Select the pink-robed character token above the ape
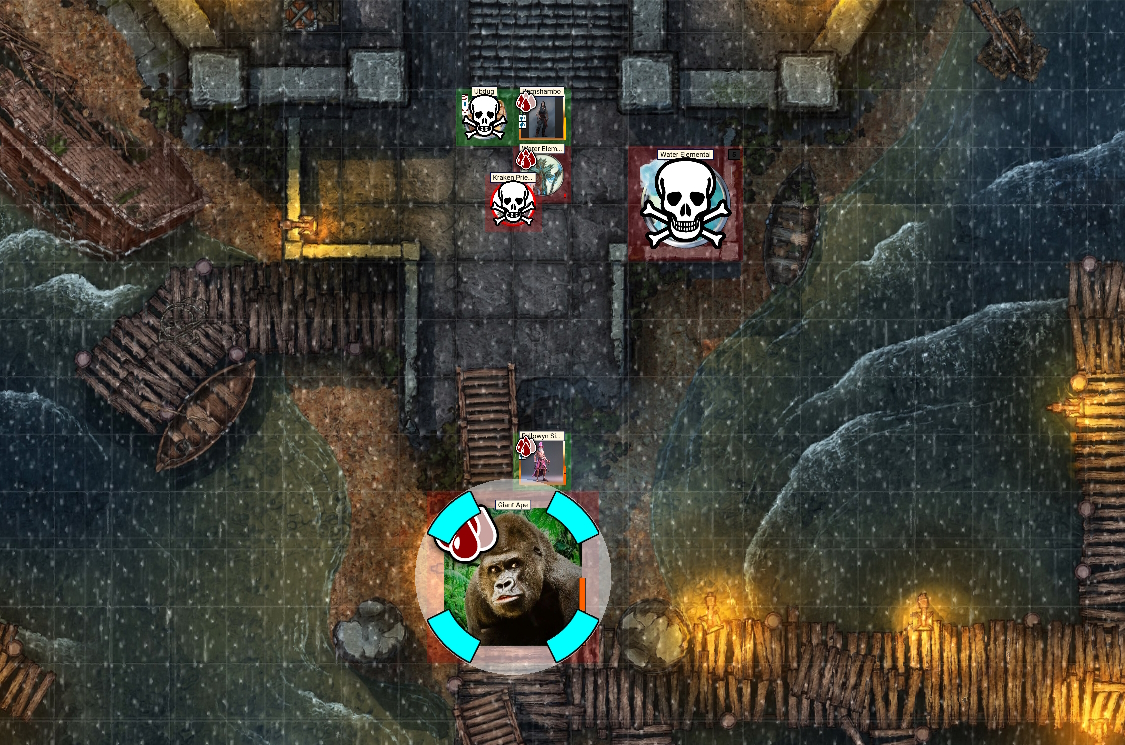 pos(543,462)
